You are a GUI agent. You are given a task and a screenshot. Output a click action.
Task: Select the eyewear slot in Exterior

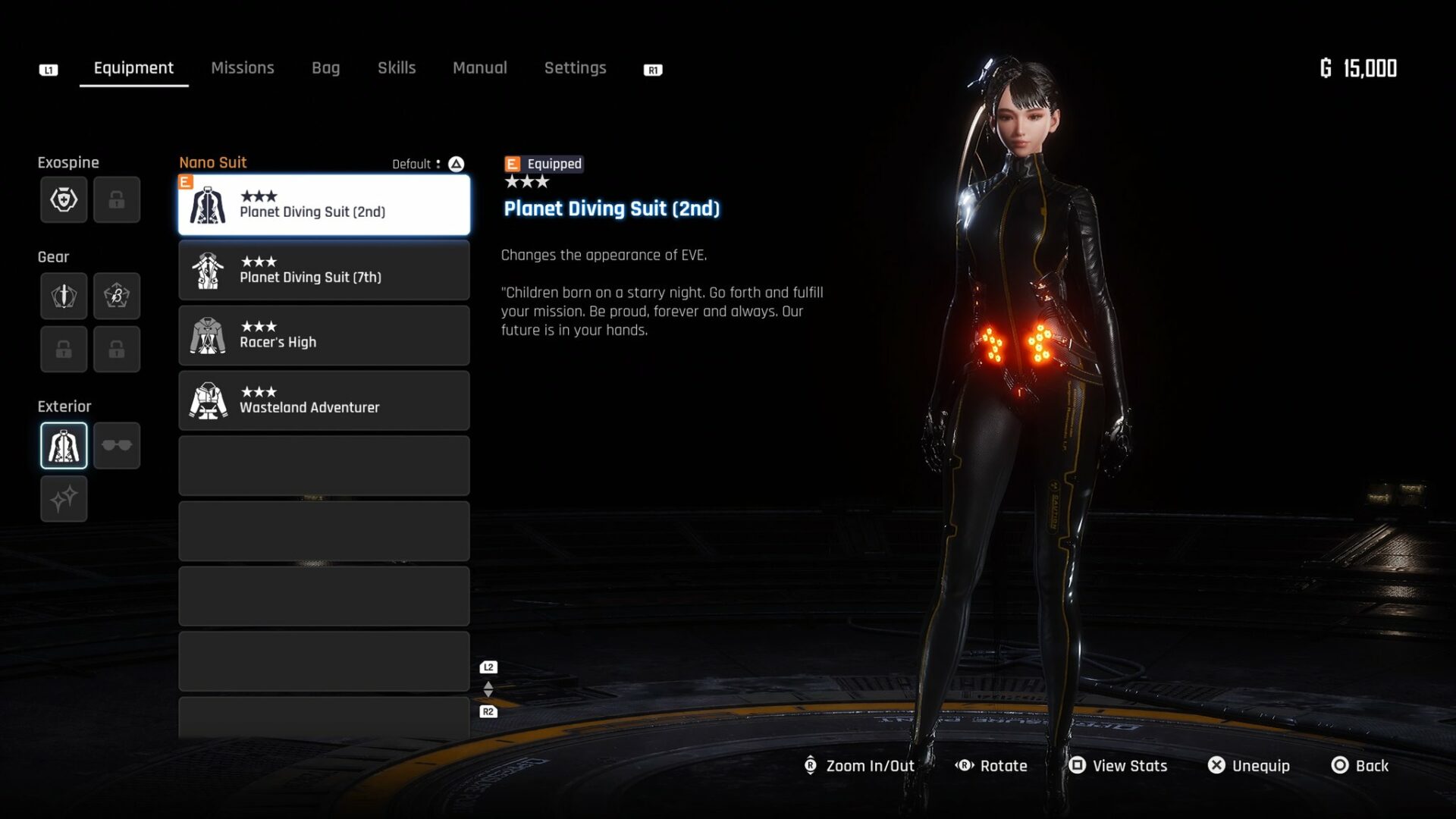tap(117, 446)
